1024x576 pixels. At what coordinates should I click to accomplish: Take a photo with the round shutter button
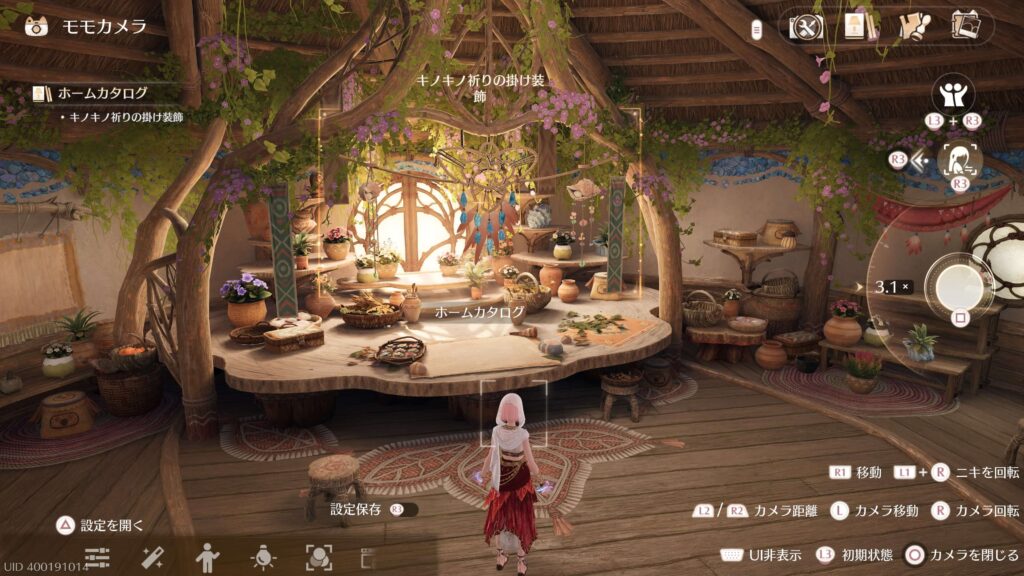pos(959,287)
